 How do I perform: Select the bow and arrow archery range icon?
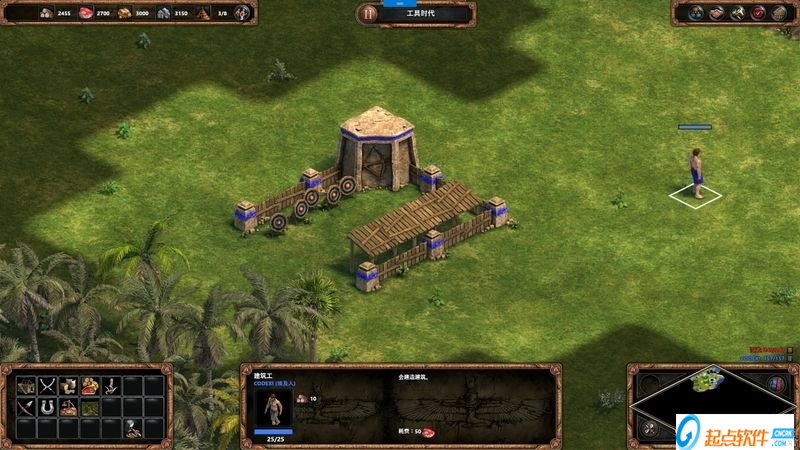pyautogui.click(x=24, y=407)
